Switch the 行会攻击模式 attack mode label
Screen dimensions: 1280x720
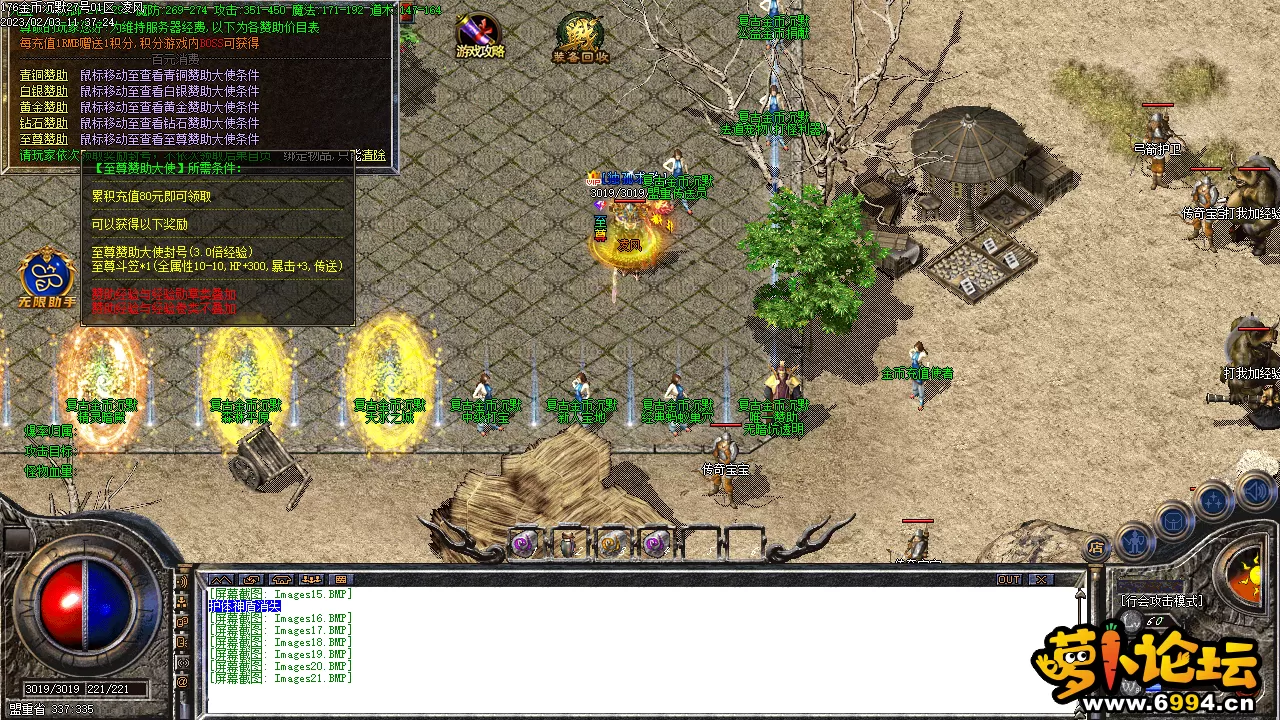pyautogui.click(x=1161, y=601)
